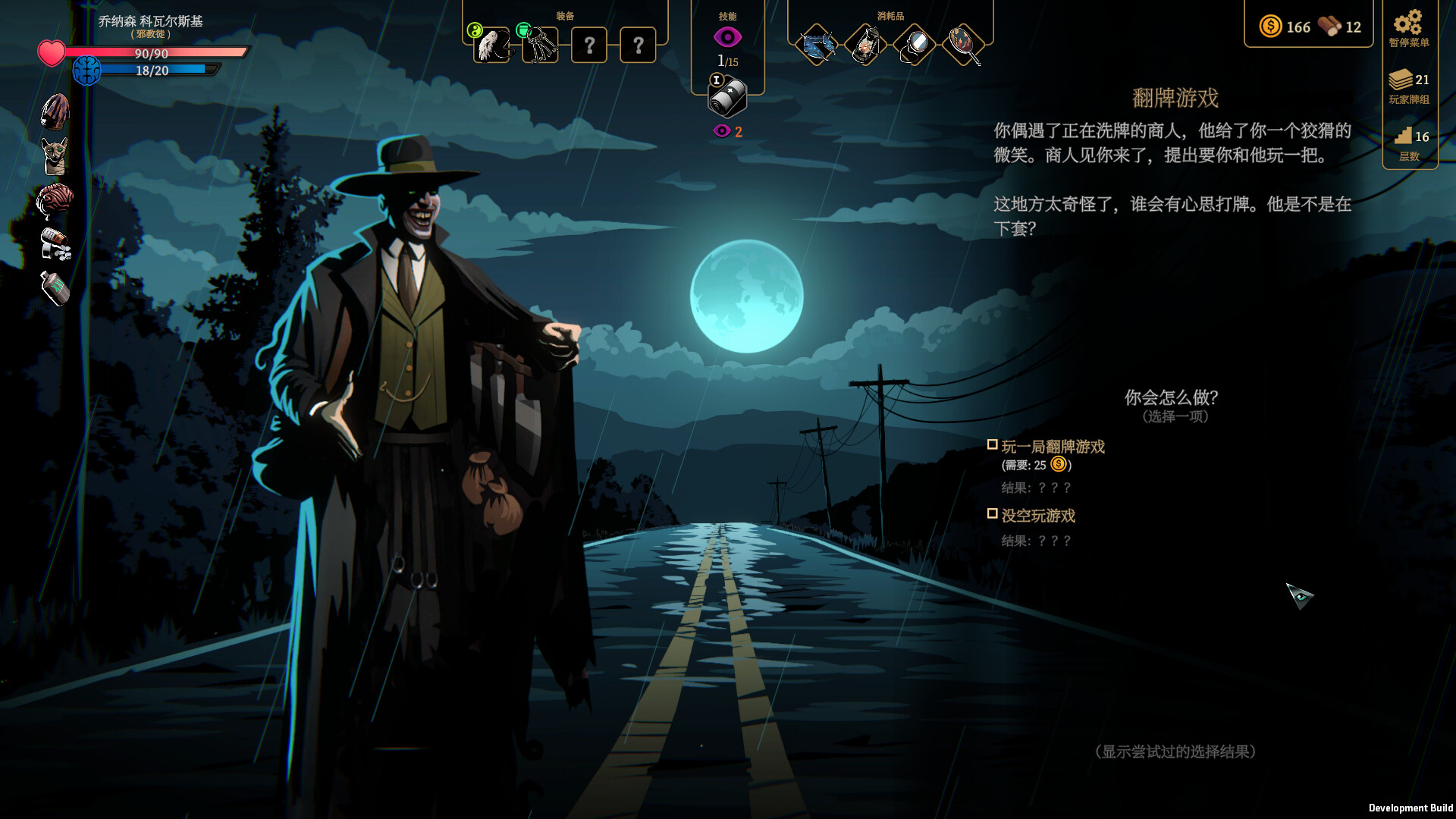Check the 没空玩游戏 choice box
Screen dimensions: 1456x819
click(x=993, y=514)
